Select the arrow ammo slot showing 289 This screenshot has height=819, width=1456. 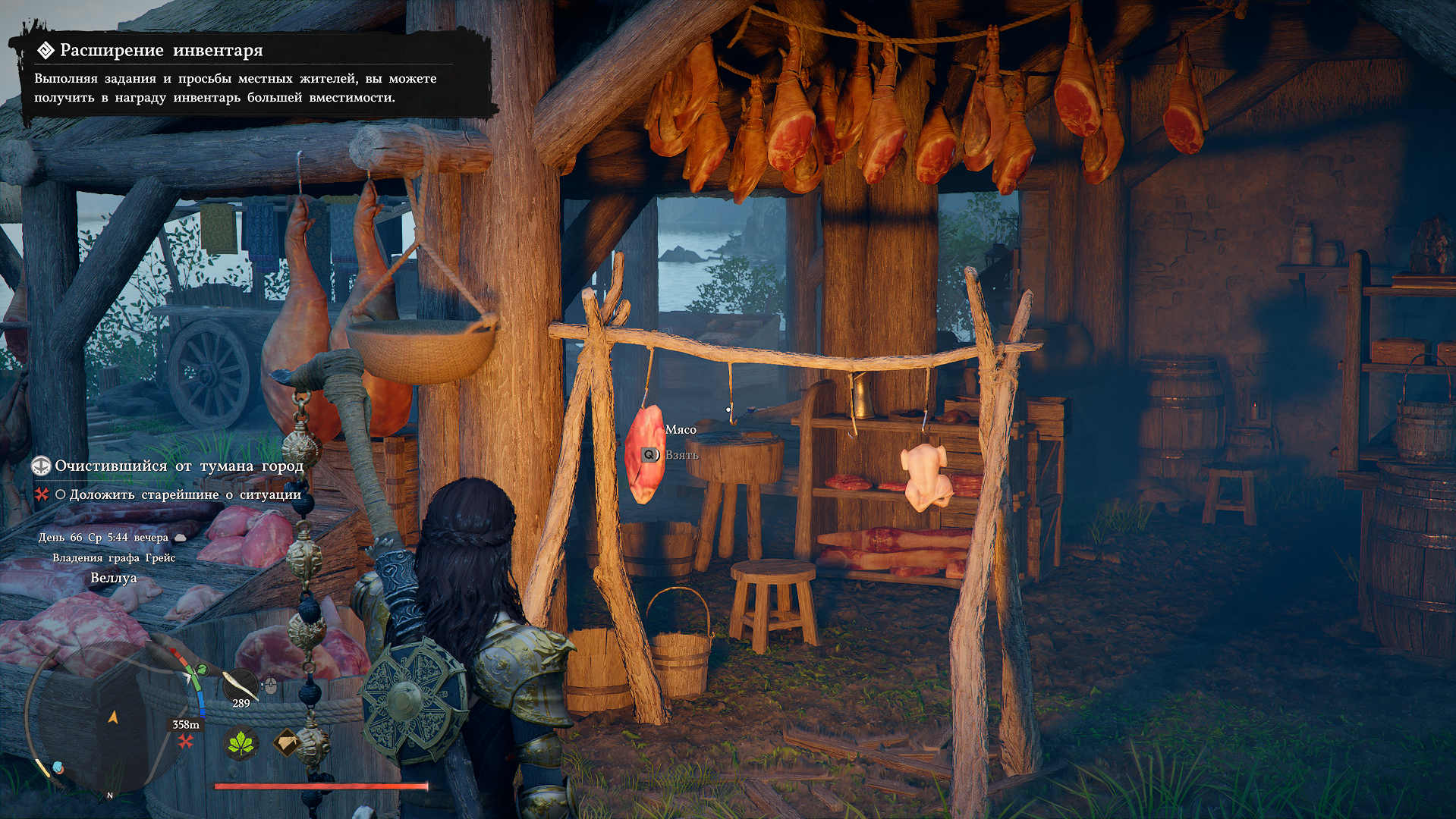point(241,688)
